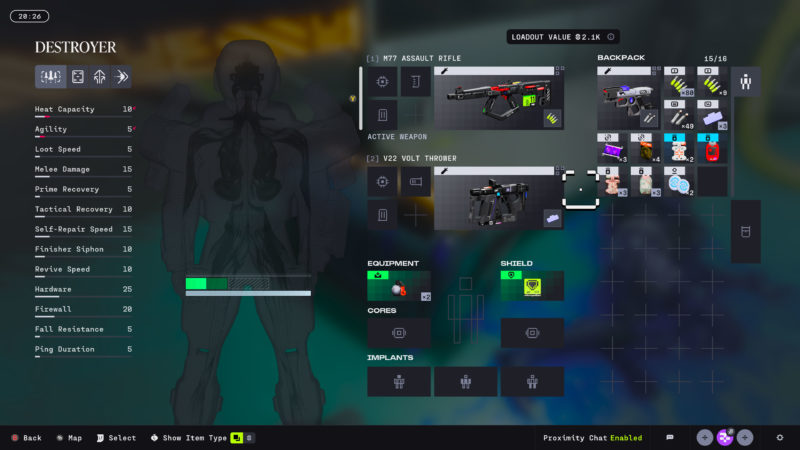Pick the pistol in the backpack

[627, 98]
